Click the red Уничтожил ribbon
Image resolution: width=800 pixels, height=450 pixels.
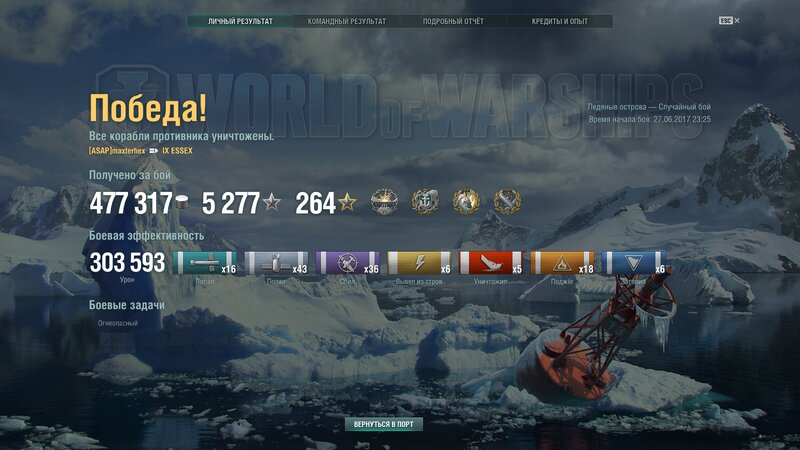[489, 263]
